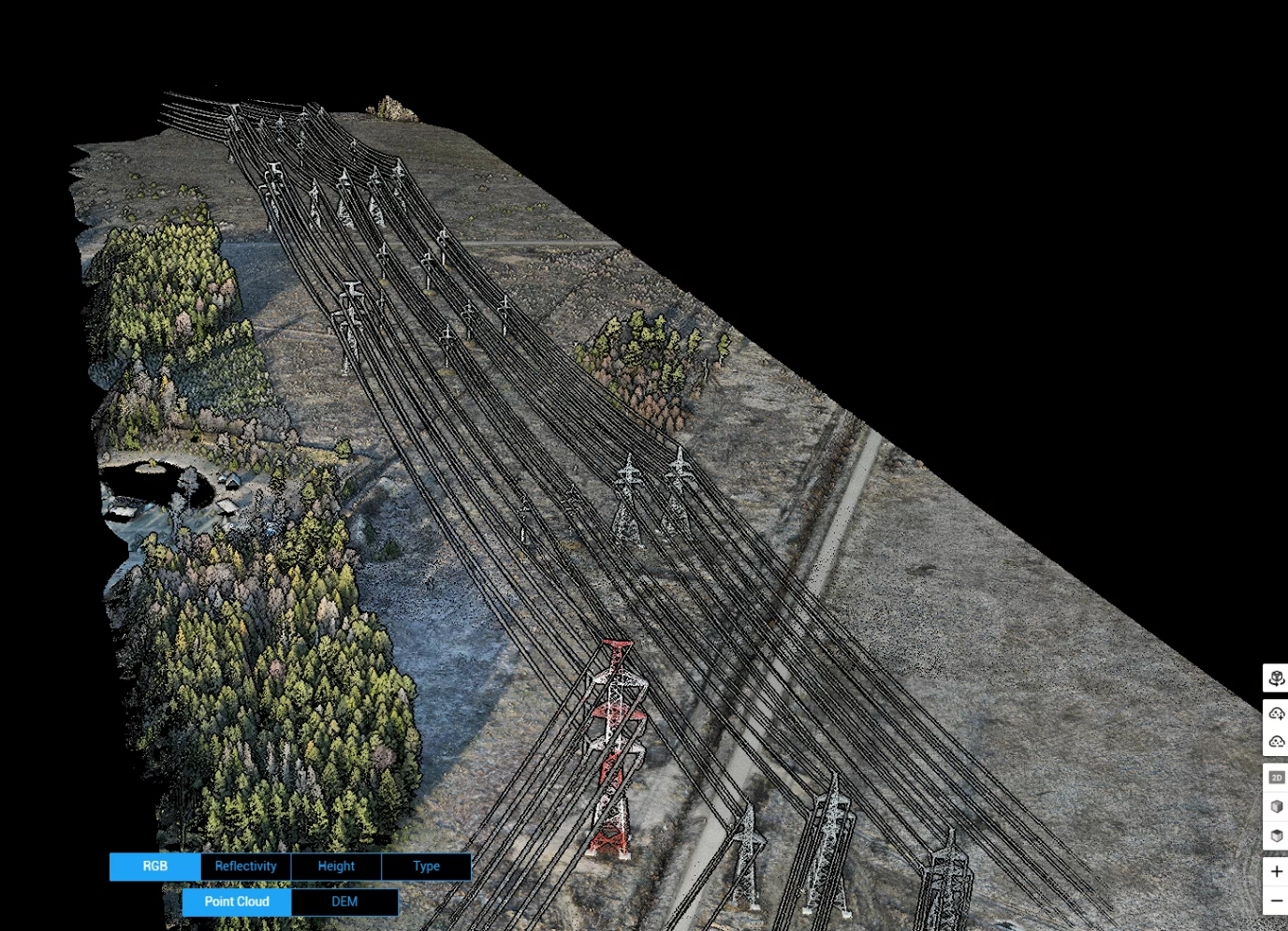Click the light-topped cube view icon

coord(1276,807)
